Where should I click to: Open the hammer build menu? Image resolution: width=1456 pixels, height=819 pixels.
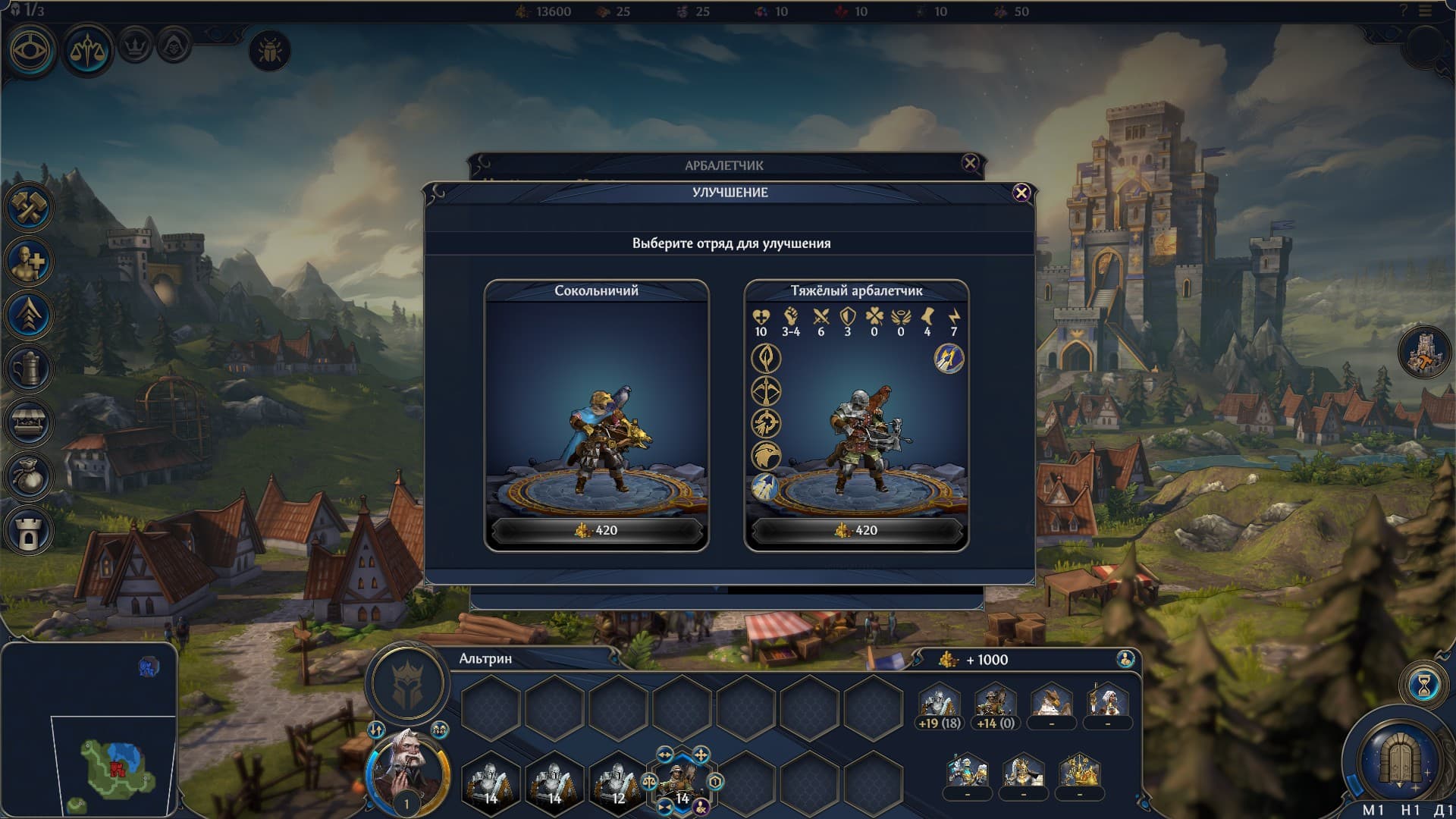(x=30, y=208)
